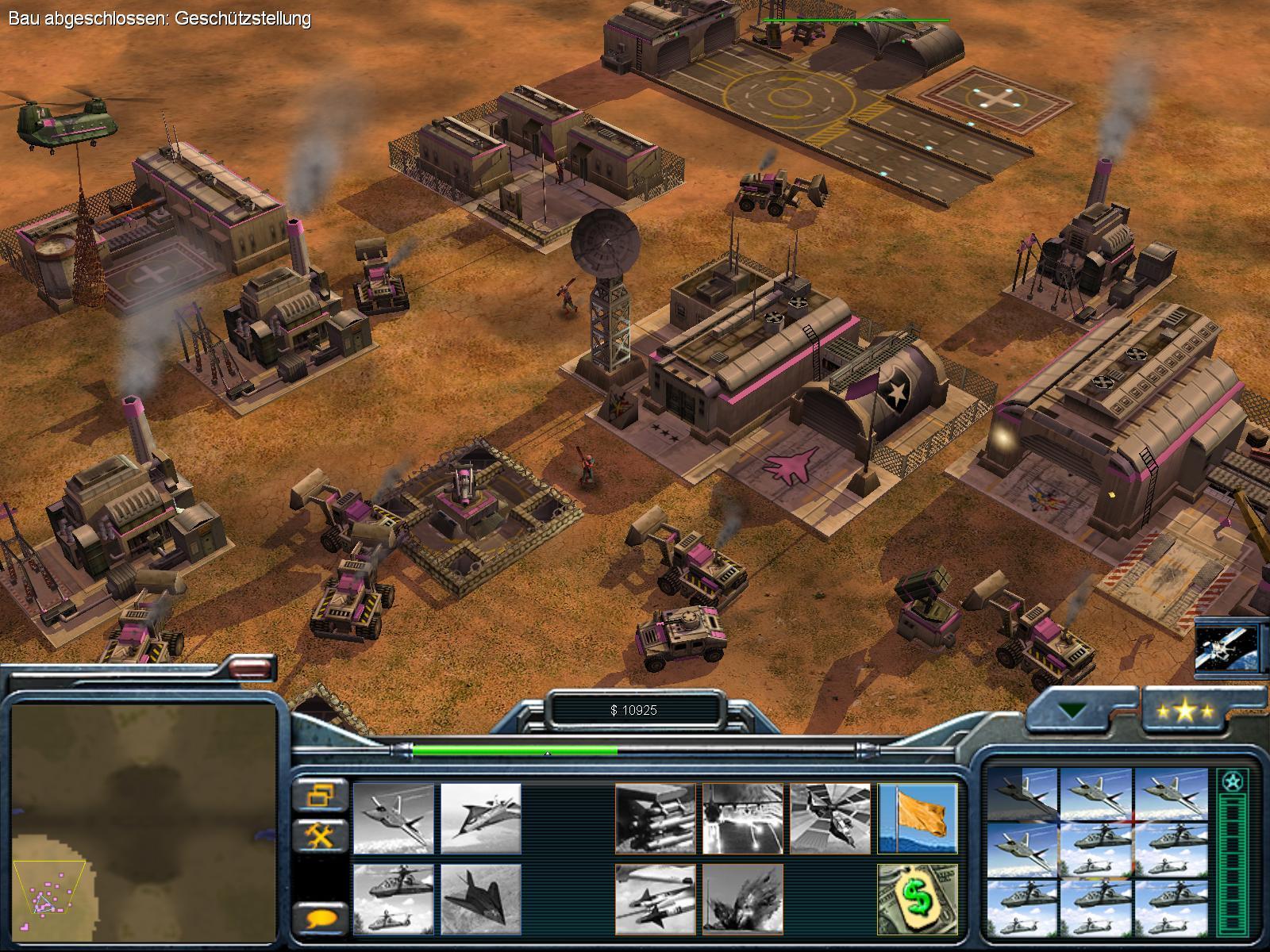The height and width of the screenshot is (952, 1270).
Task: Purchase the flares countermeasures upgrade
Action: (x=743, y=819)
